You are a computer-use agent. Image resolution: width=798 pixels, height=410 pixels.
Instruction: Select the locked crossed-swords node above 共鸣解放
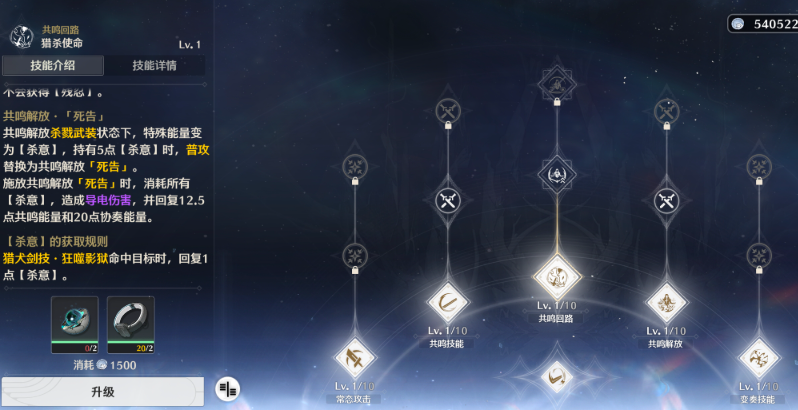pos(666,201)
